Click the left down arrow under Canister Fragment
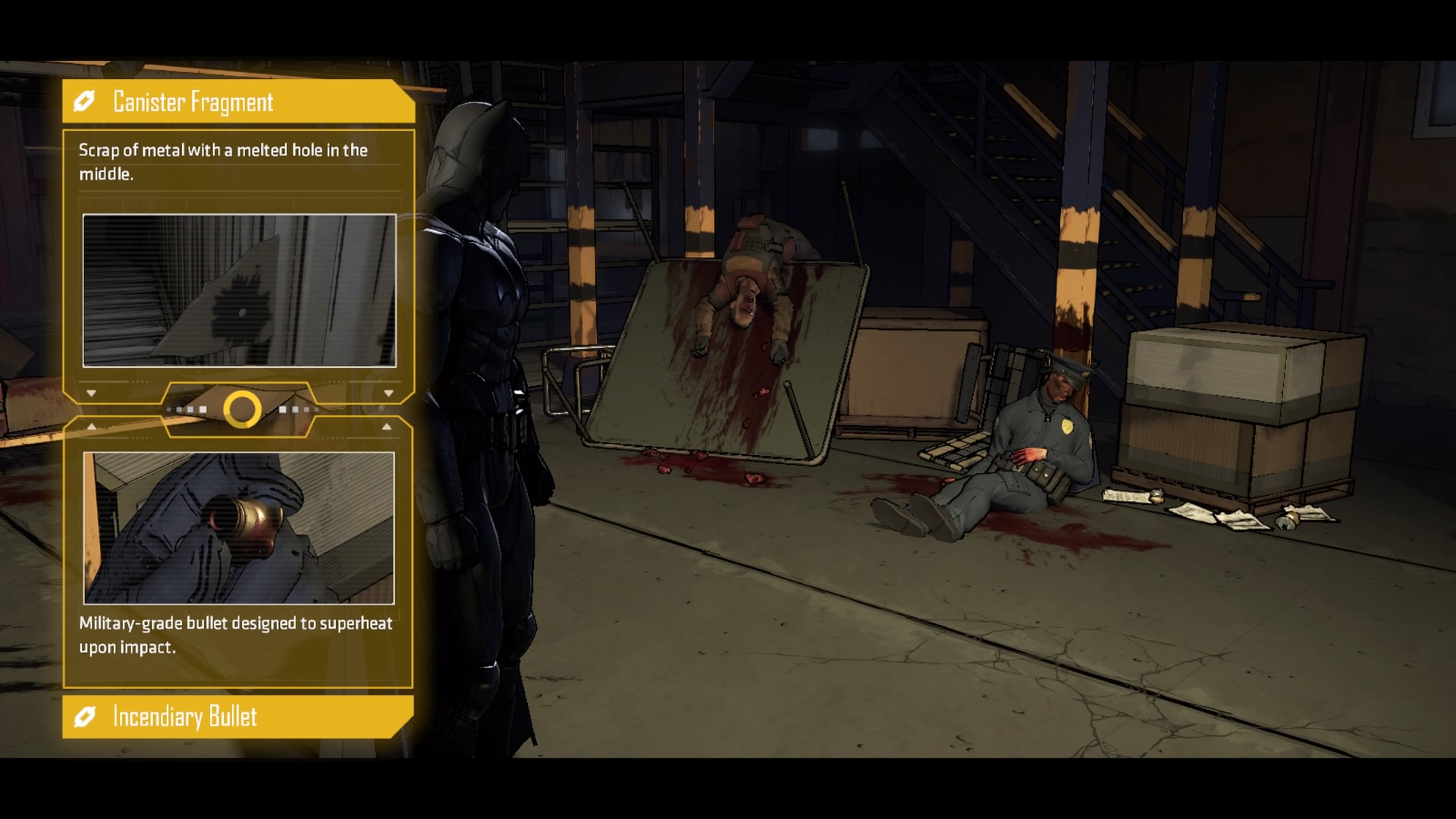 pos(93,392)
